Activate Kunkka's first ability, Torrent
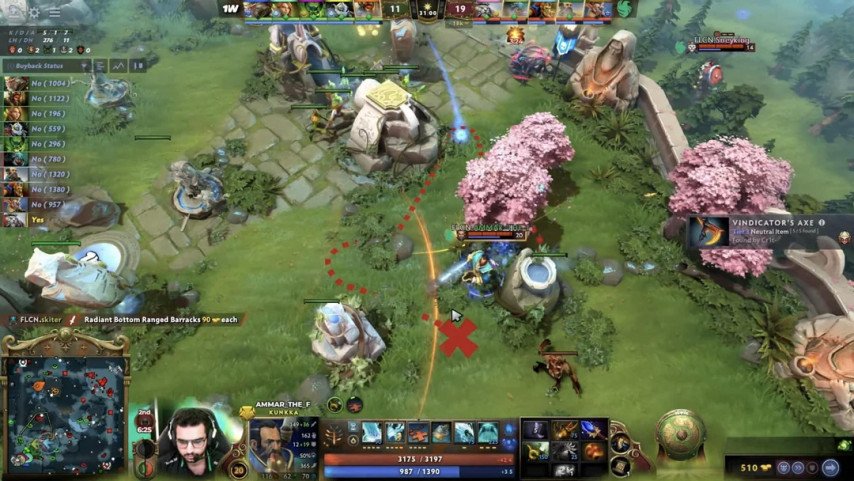This screenshot has width=854, height=481. [x=372, y=432]
